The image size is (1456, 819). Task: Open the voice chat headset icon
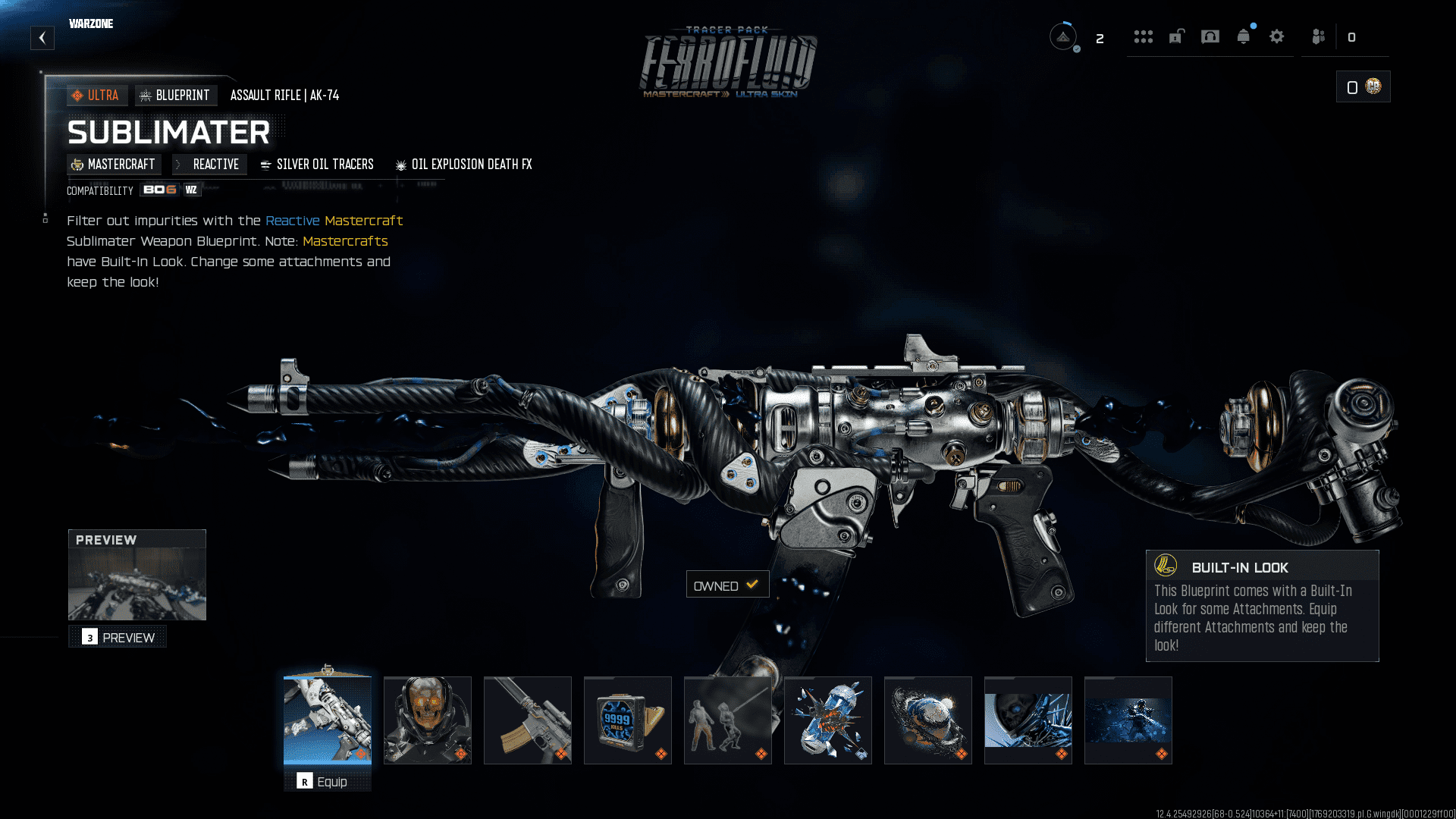(1210, 36)
